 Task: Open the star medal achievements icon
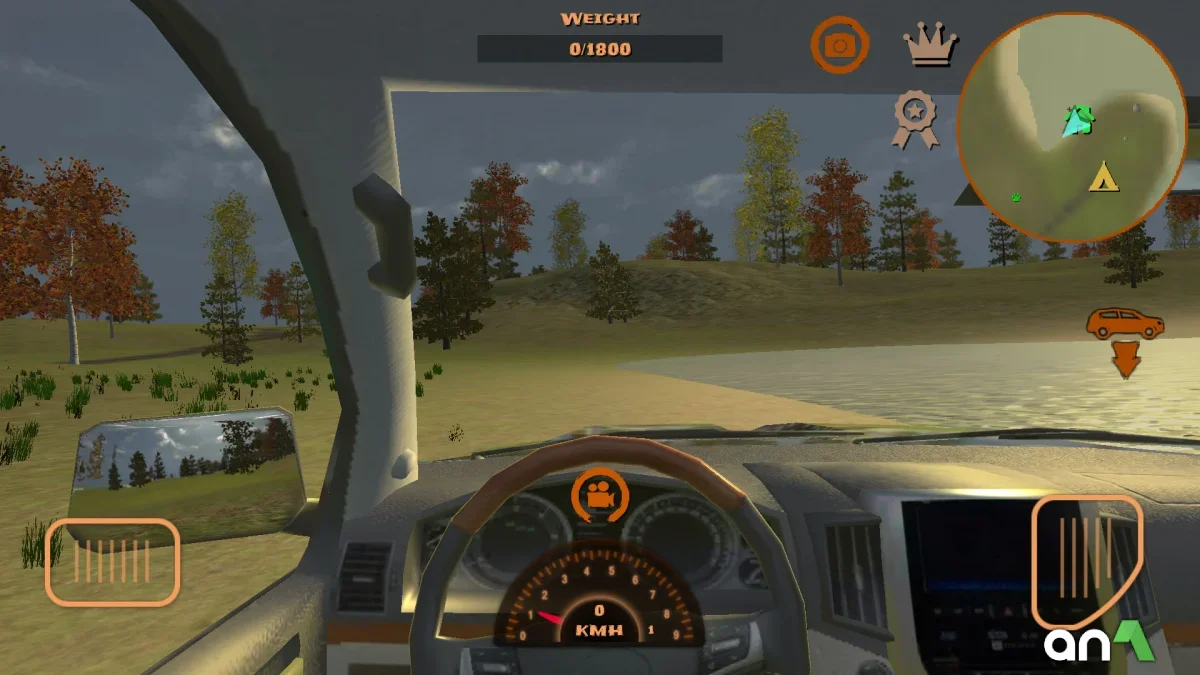tap(915, 120)
